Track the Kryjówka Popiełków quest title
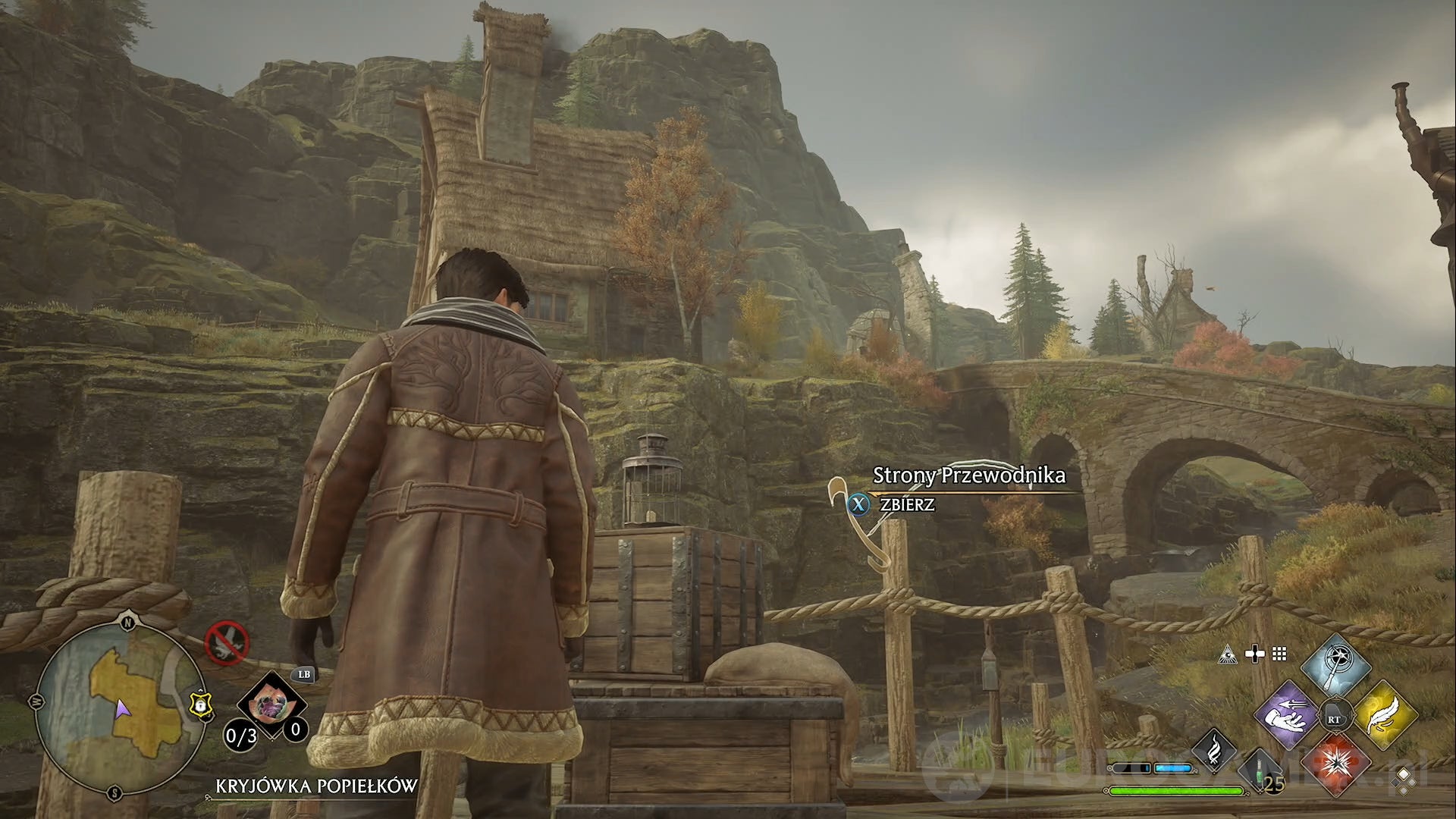 tap(316, 786)
